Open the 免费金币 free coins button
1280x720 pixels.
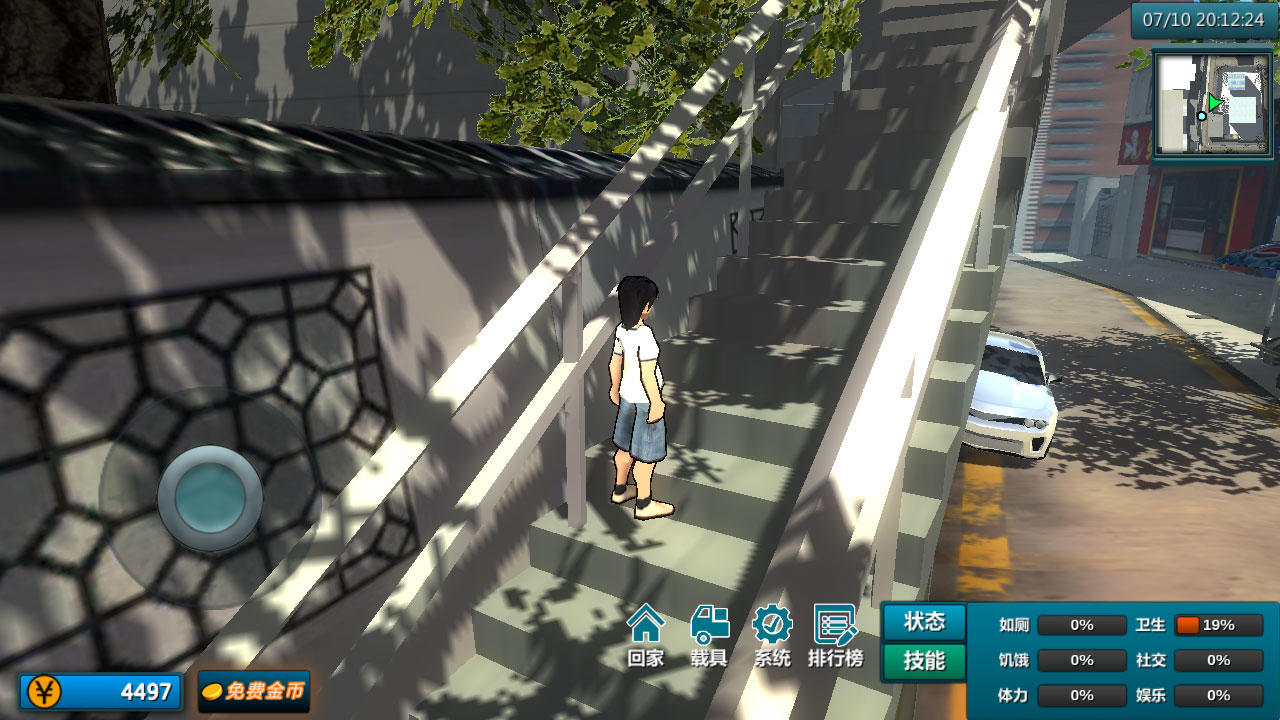[x=253, y=690]
